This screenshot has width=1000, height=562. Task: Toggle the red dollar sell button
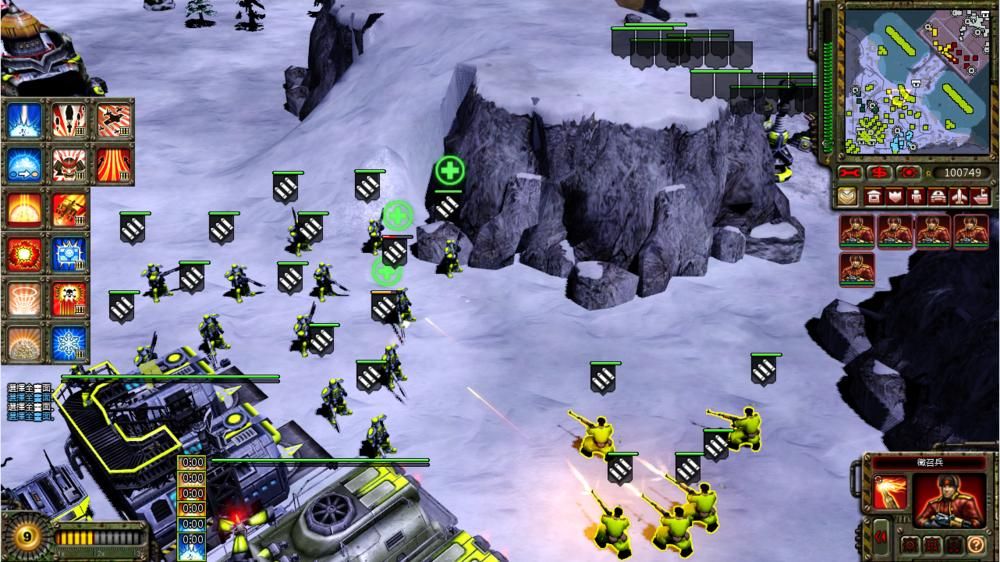pos(880,173)
